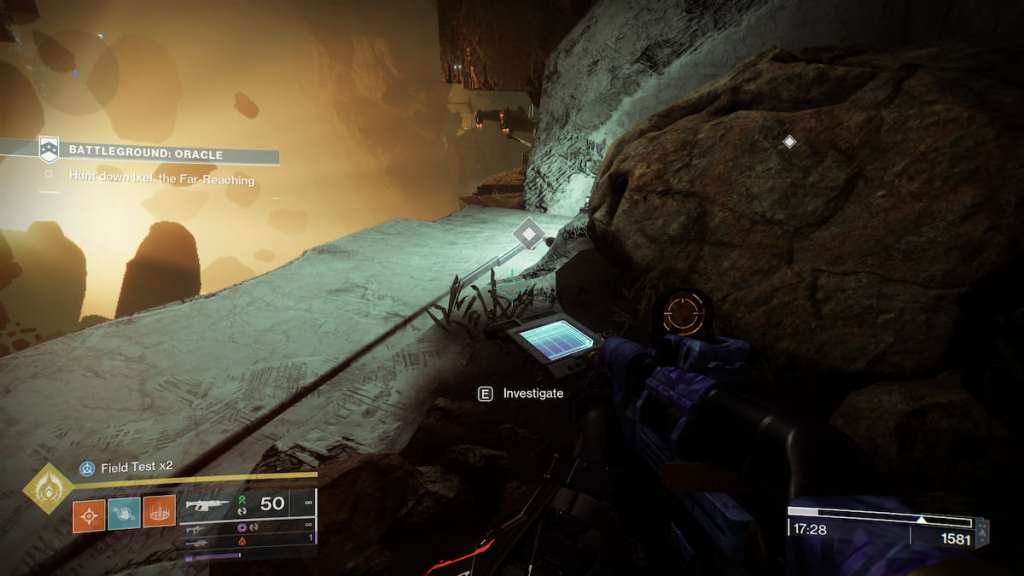Trigger the teal melee ability icon
The height and width of the screenshot is (576, 1024).
[124, 515]
